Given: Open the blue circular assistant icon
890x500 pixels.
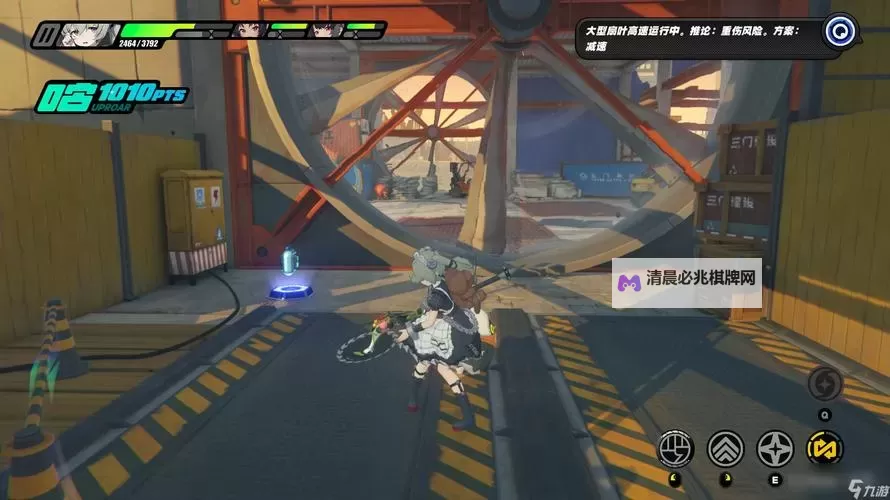Looking at the screenshot, I should pos(841,30).
